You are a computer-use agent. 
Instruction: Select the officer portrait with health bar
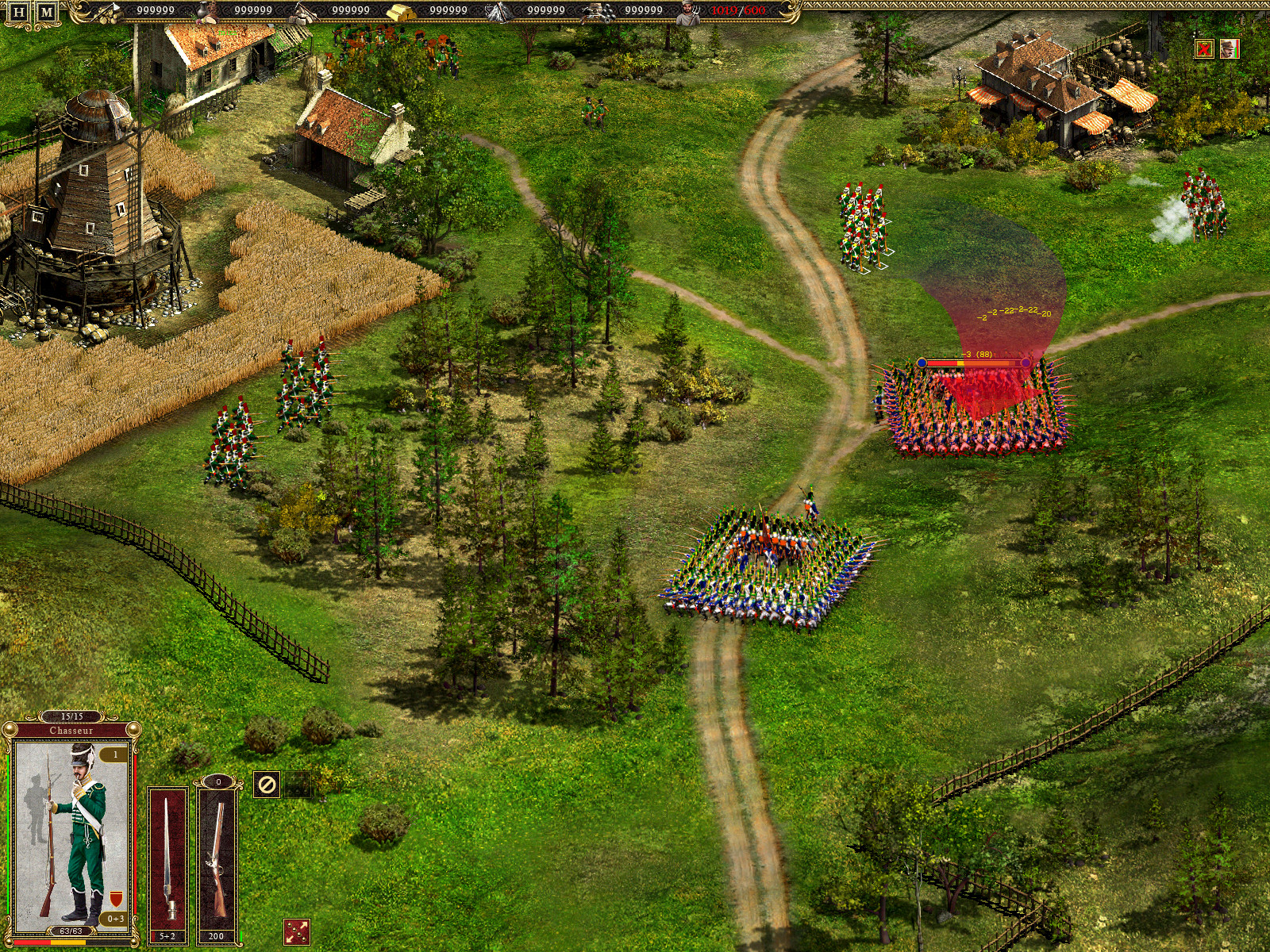(x=1230, y=49)
